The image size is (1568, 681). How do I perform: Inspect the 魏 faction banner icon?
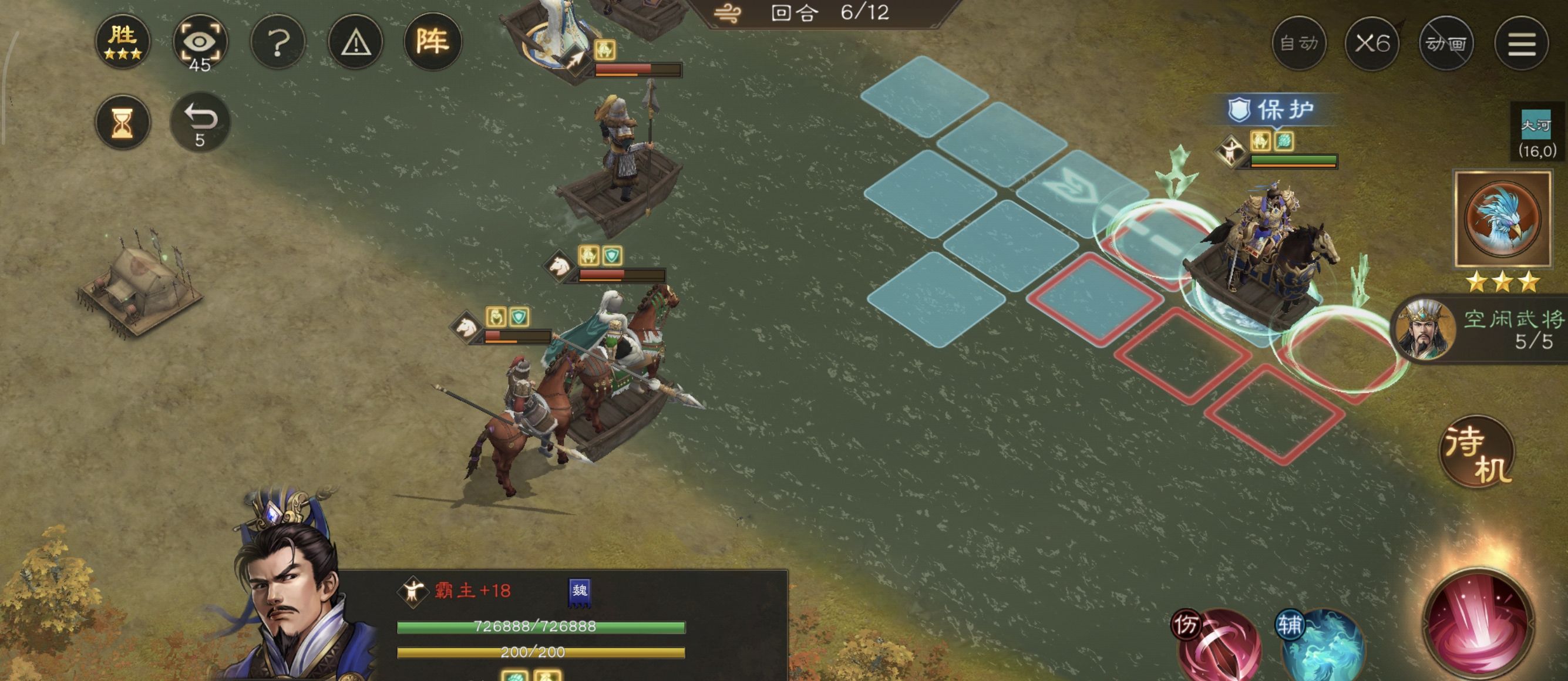pyautogui.click(x=579, y=592)
